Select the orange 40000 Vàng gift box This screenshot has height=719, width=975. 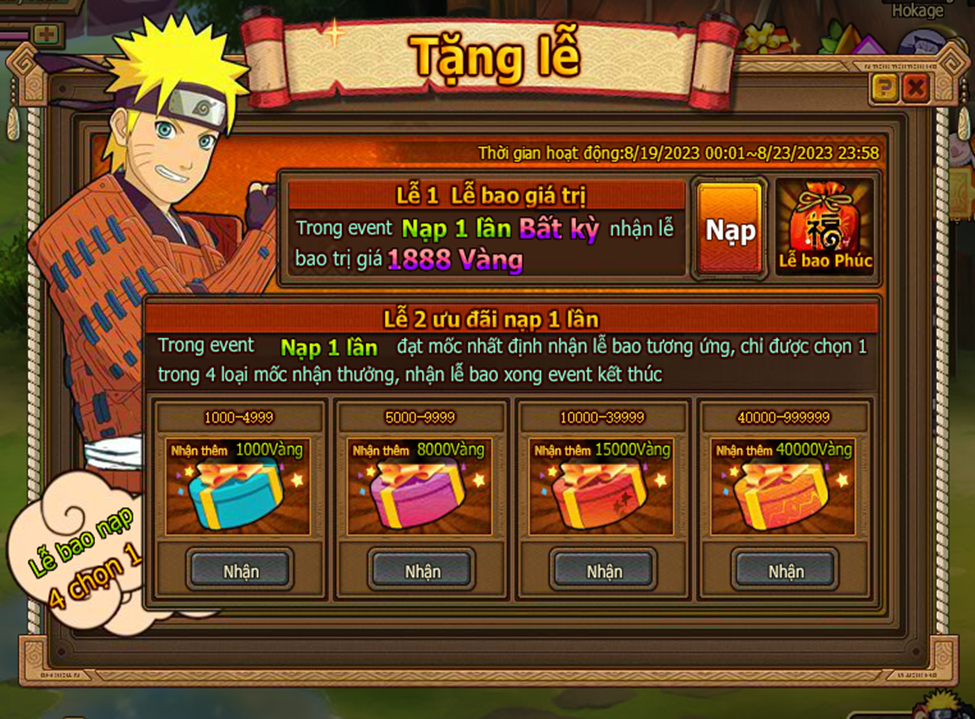pos(784,496)
